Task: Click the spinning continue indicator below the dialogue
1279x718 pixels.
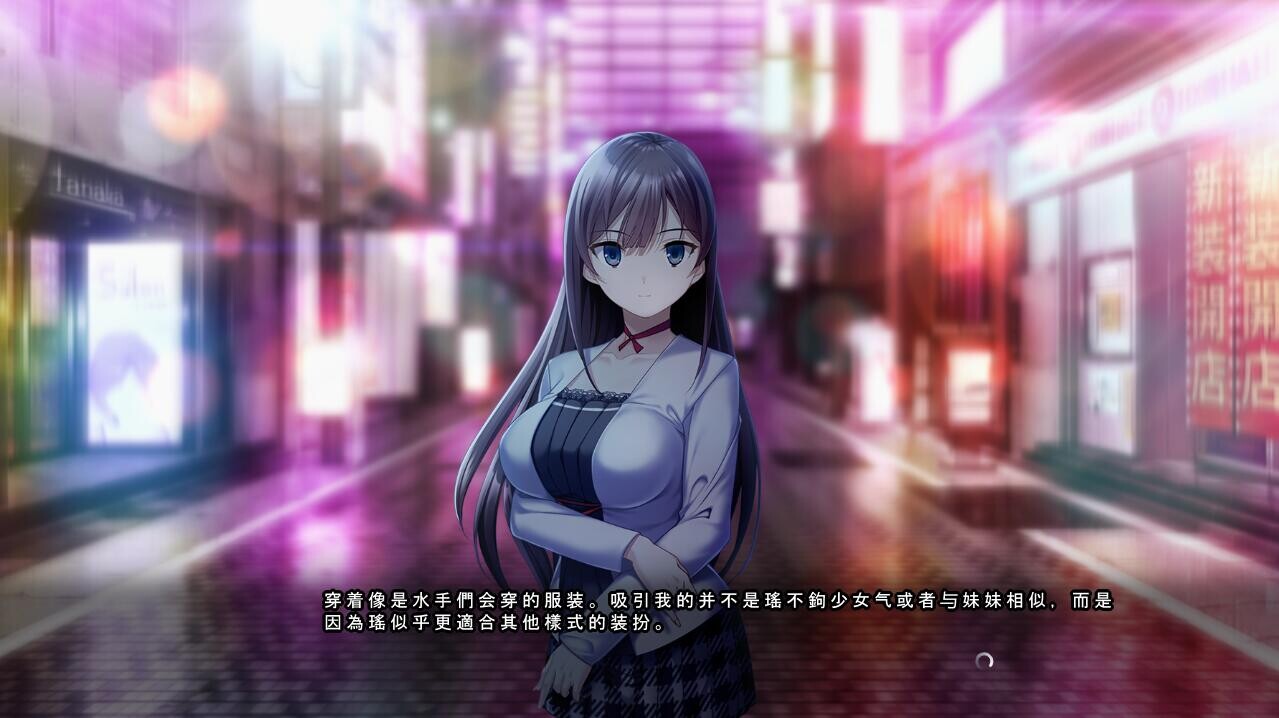Action: tap(984, 660)
